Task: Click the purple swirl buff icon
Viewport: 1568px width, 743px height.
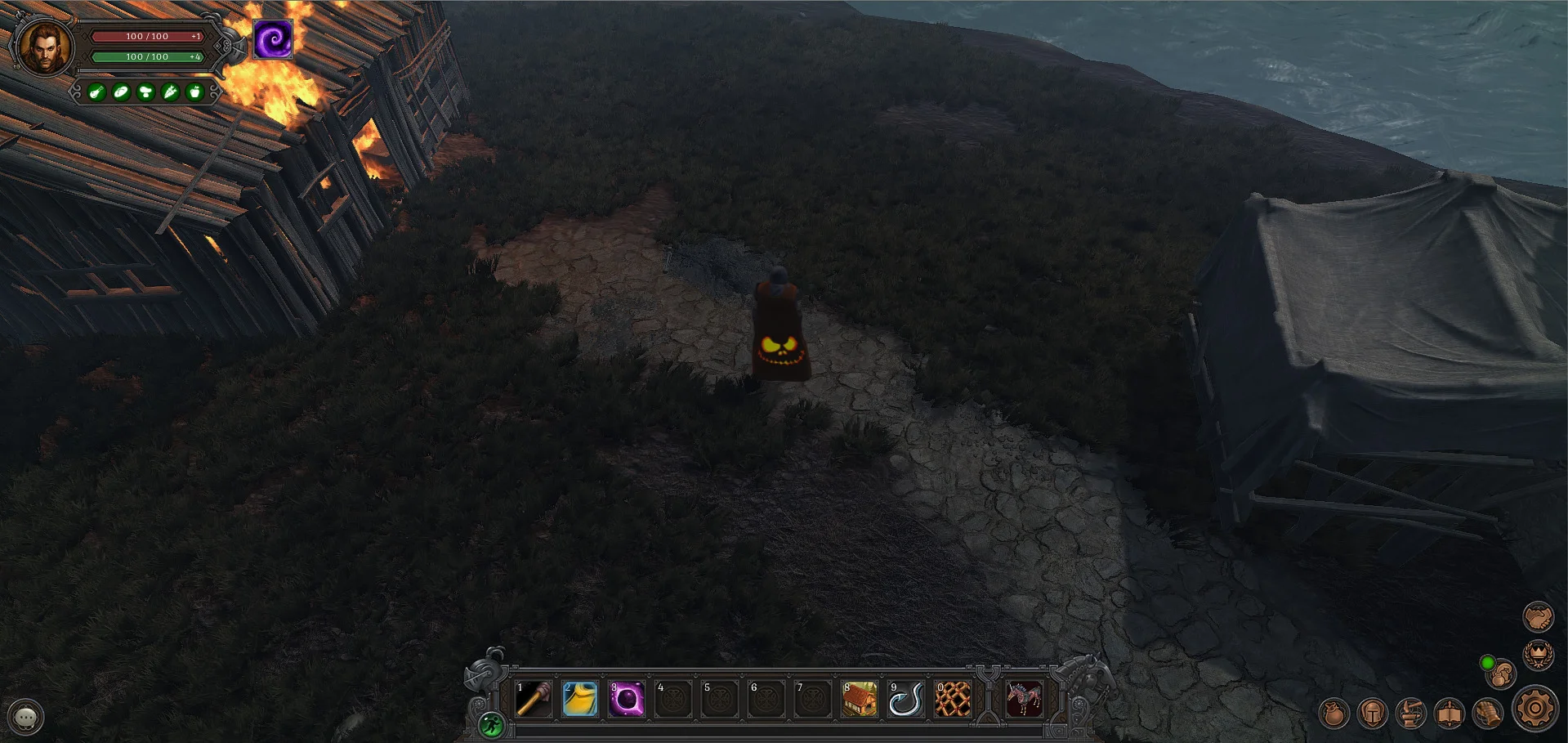Action: (x=273, y=39)
